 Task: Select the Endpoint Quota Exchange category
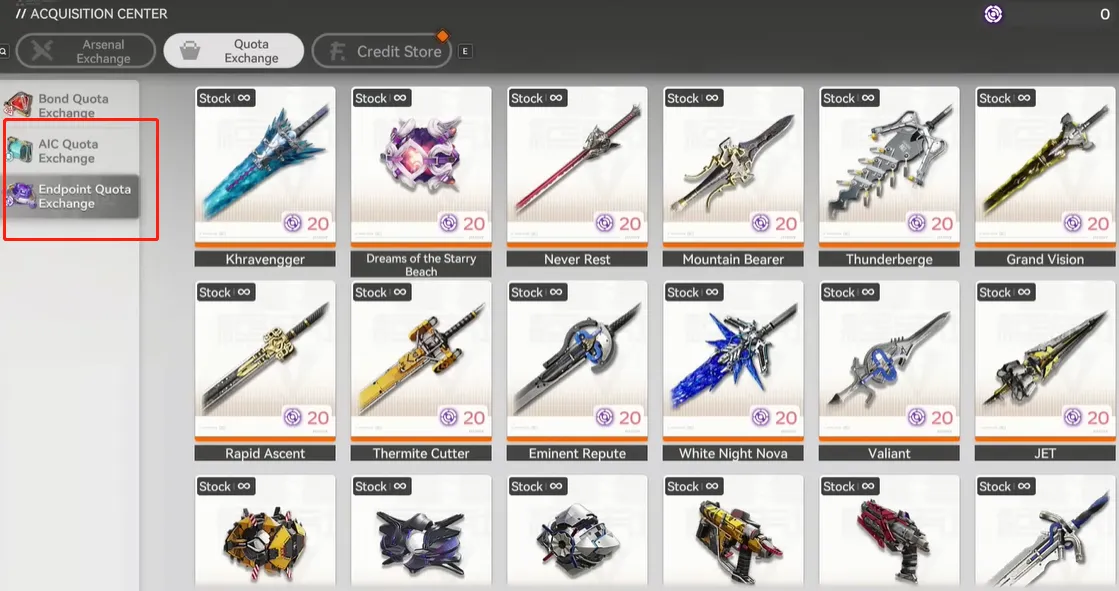(70, 196)
